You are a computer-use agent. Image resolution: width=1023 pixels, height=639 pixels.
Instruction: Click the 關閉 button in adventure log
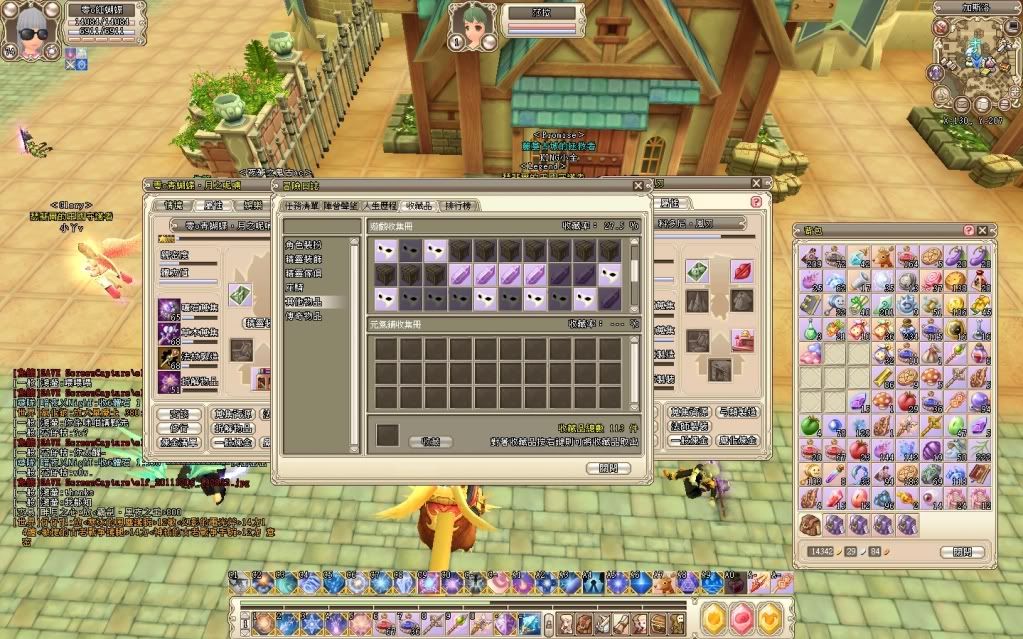608,467
